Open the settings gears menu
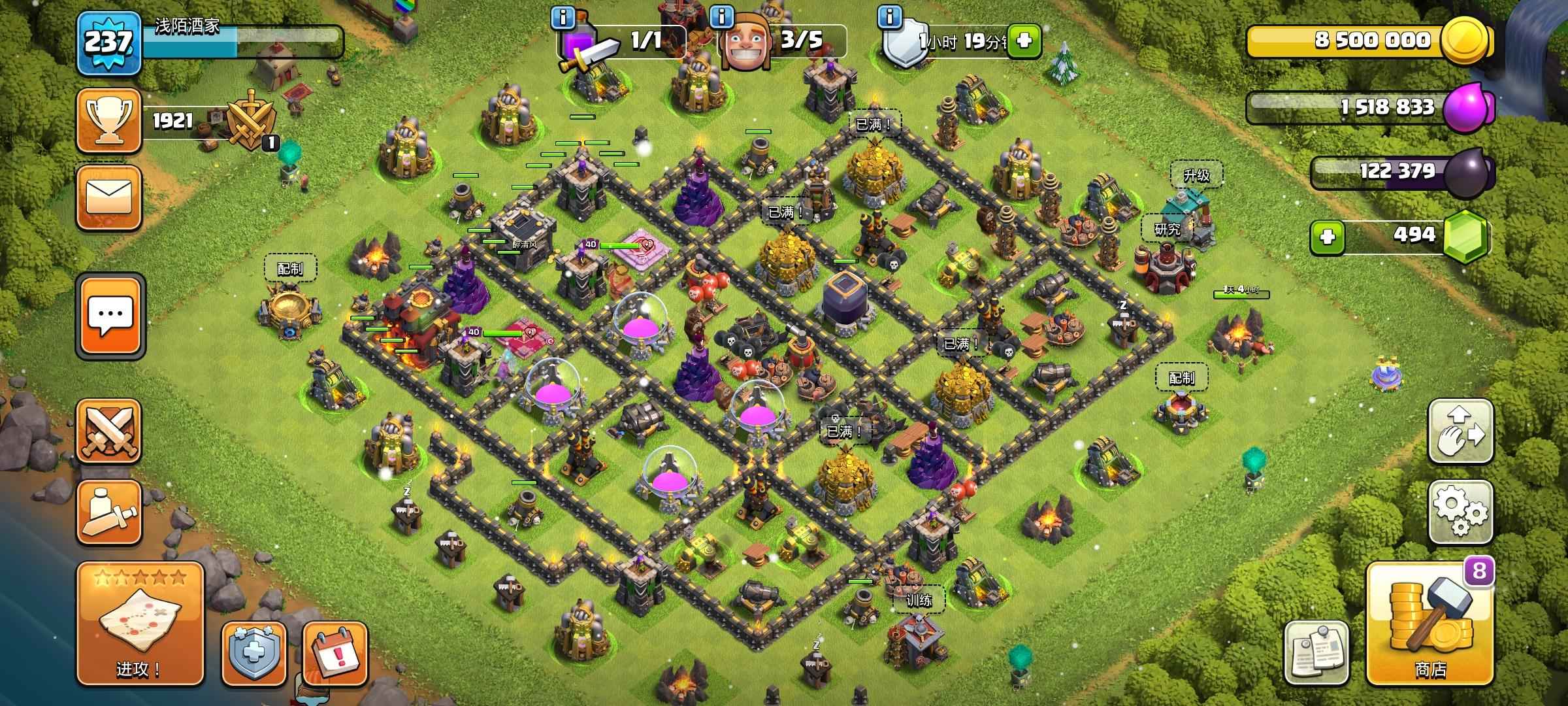Screen dimensions: 1568x706 (x=1460, y=512)
